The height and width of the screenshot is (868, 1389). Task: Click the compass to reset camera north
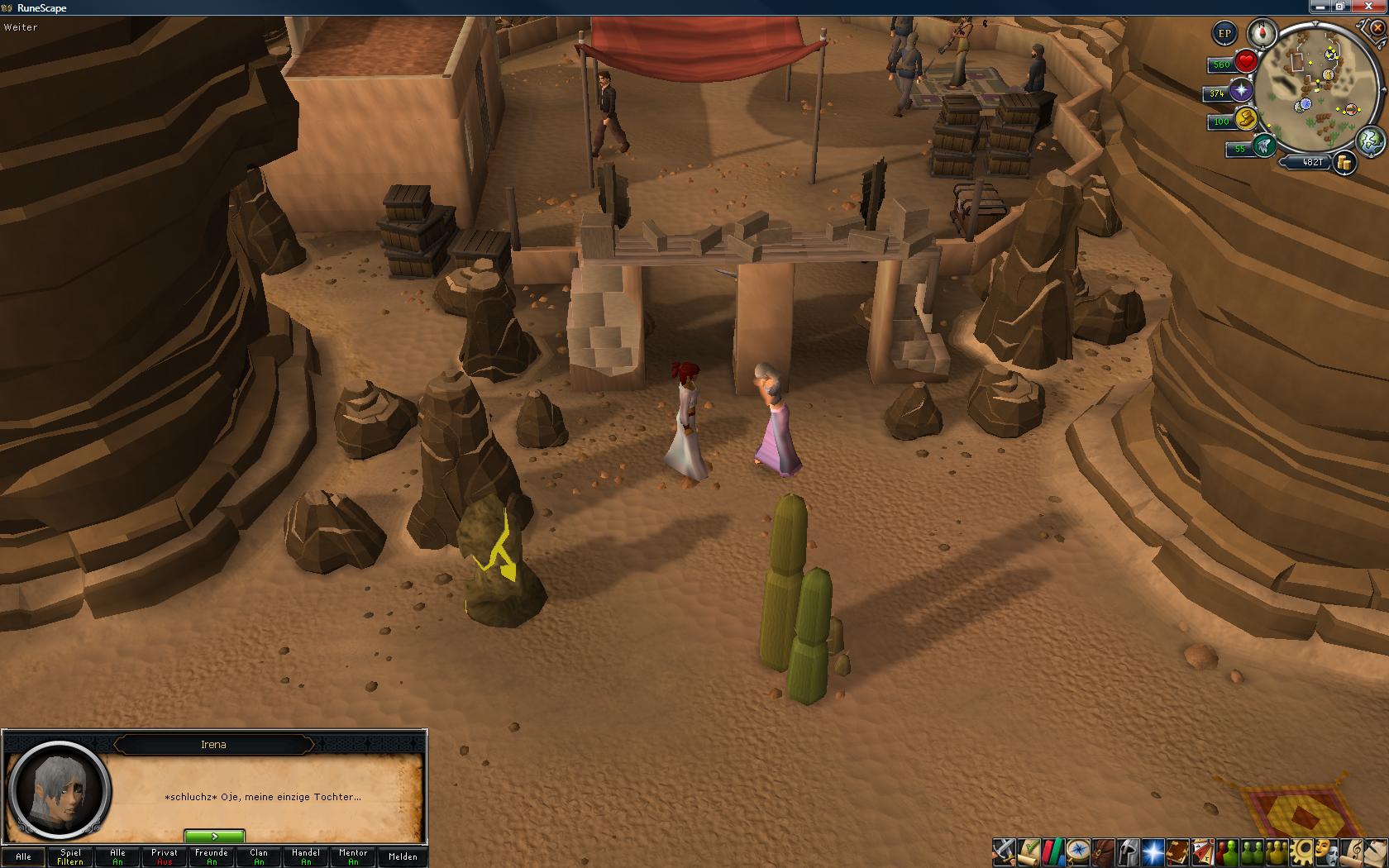pos(1263,34)
